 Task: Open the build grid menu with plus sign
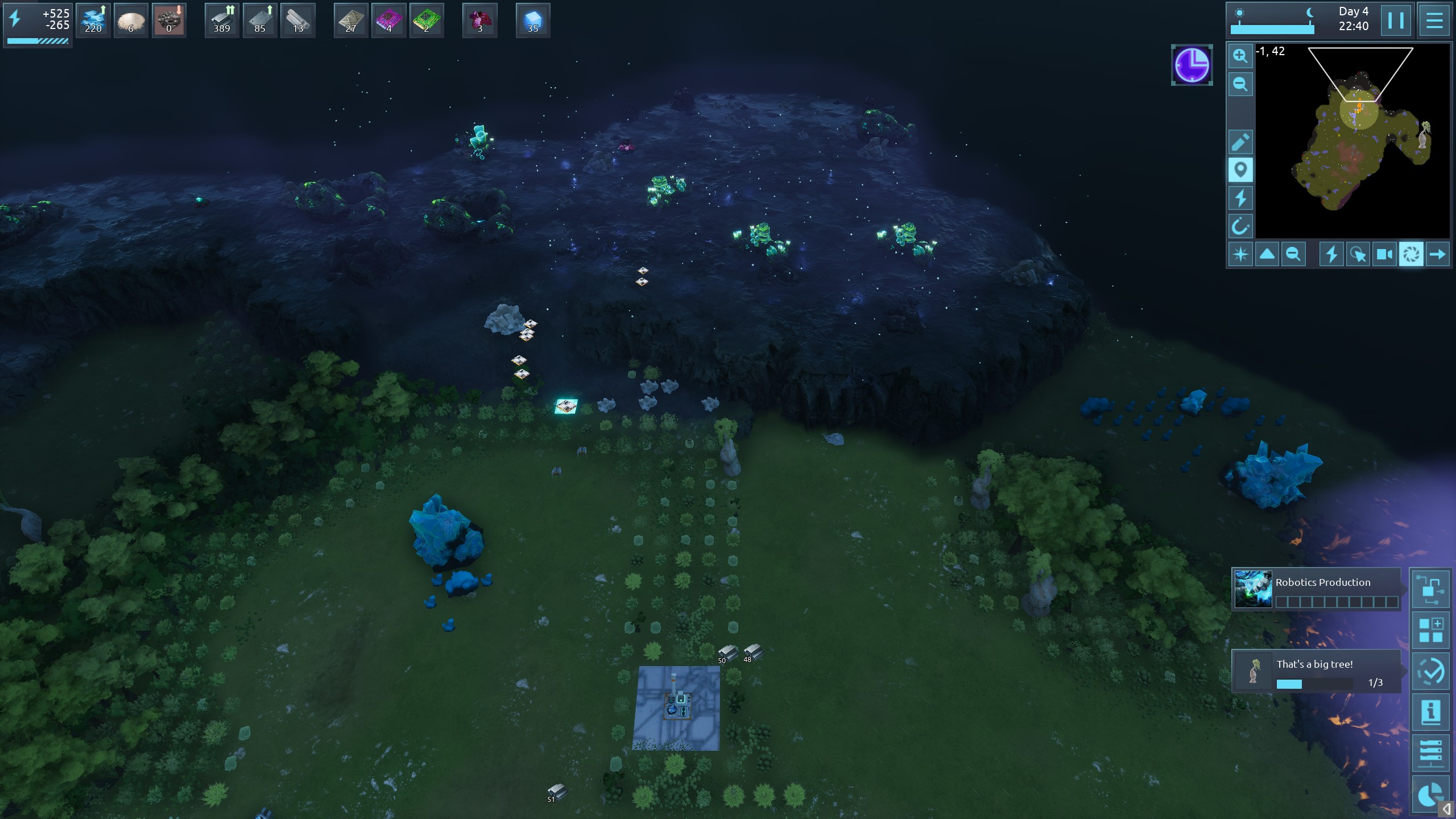coord(1430,630)
